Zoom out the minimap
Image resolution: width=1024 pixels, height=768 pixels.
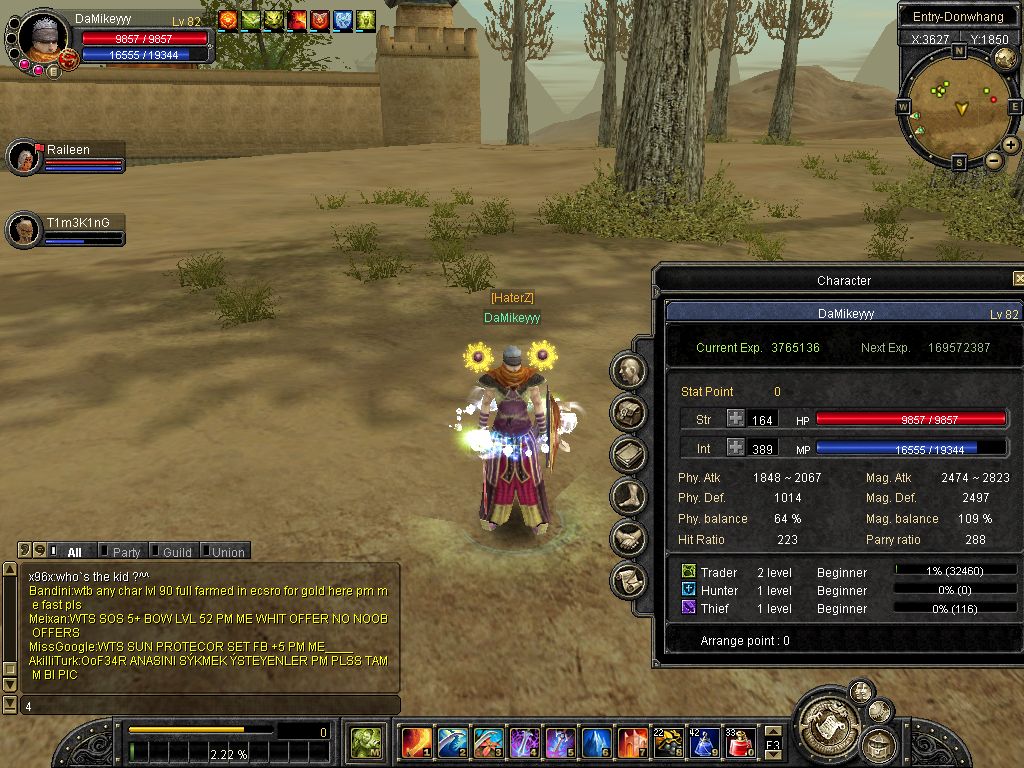tap(994, 161)
